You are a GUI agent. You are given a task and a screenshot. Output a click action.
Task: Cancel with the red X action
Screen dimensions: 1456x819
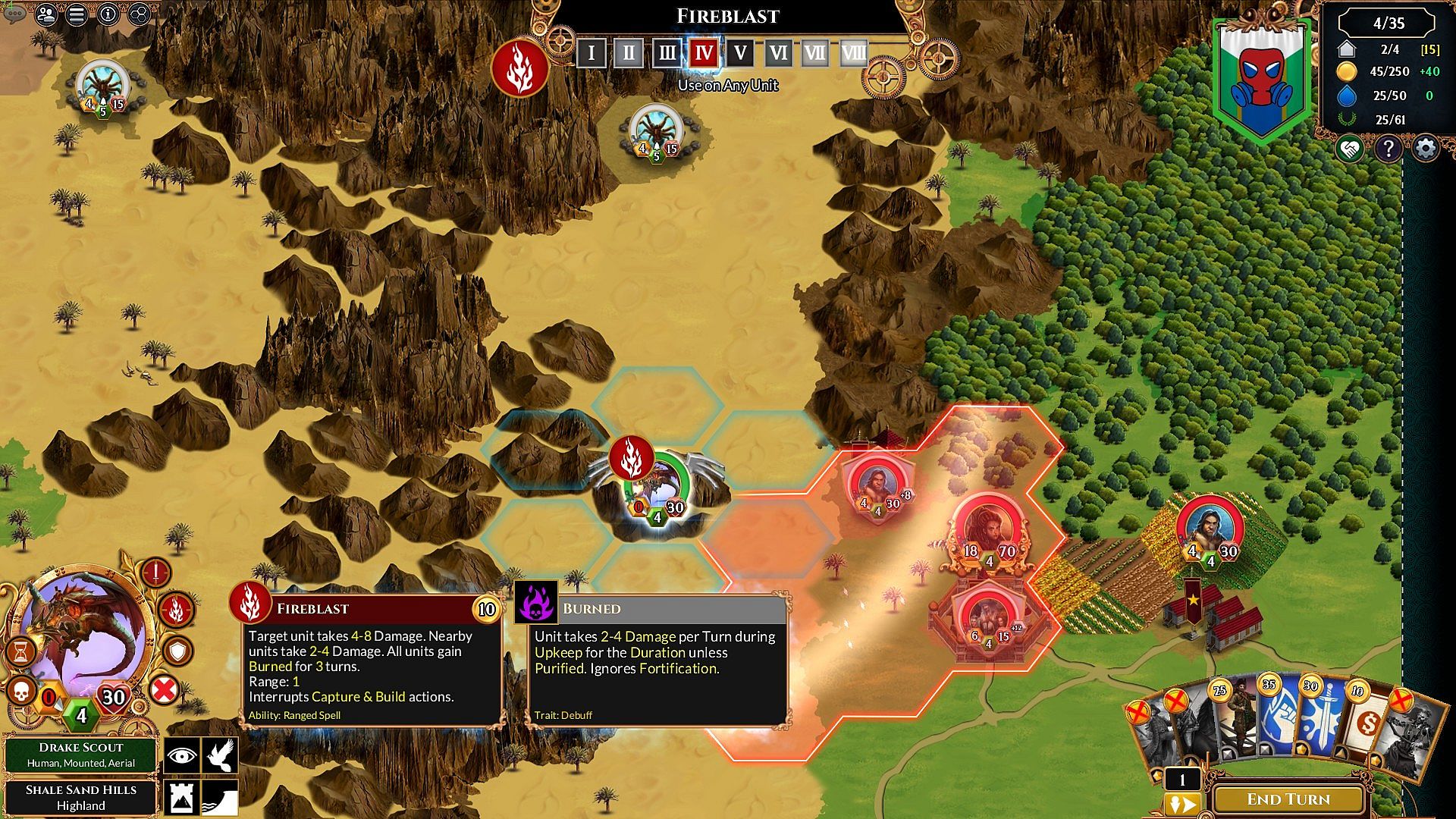point(164,690)
